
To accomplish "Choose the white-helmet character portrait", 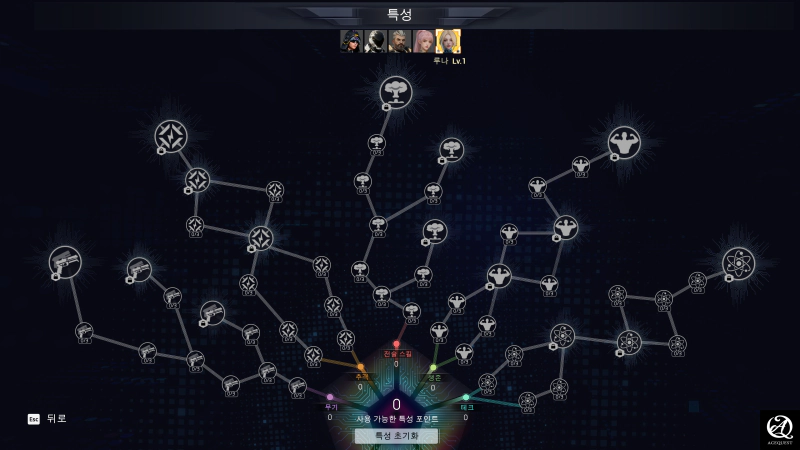I will pyautogui.click(x=375, y=41).
